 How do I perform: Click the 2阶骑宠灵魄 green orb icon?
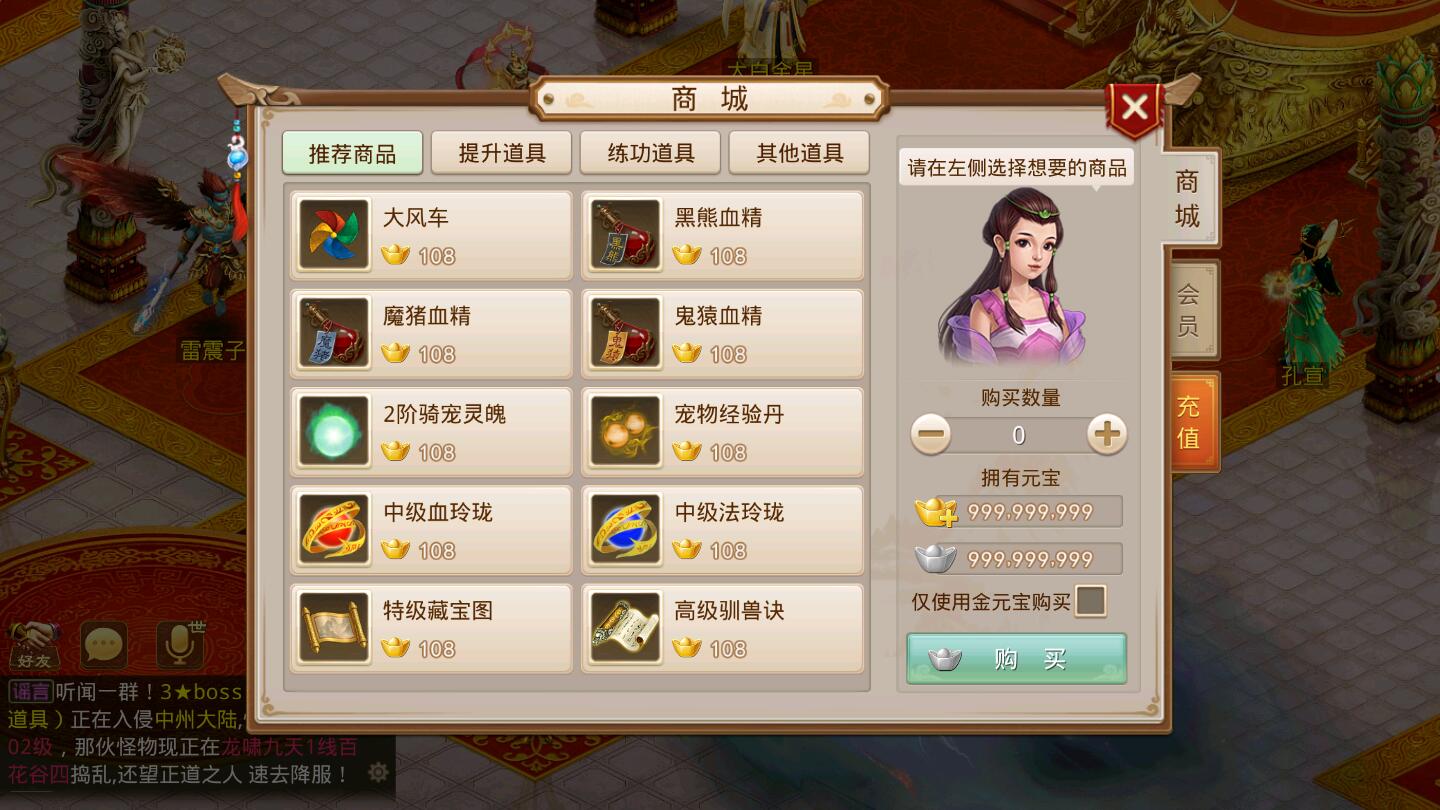(x=332, y=432)
